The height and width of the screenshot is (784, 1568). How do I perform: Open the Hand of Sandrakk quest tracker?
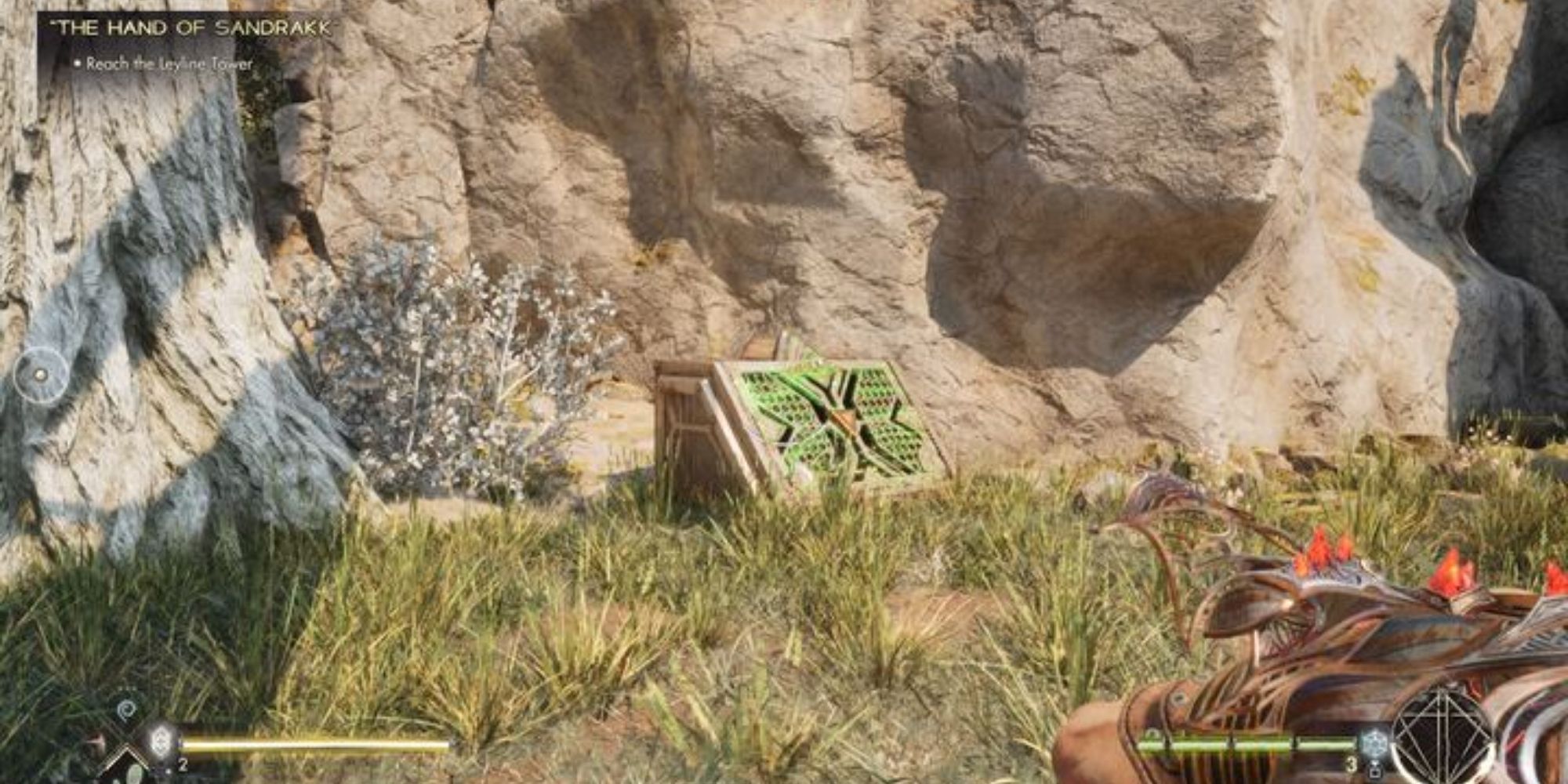(191, 29)
